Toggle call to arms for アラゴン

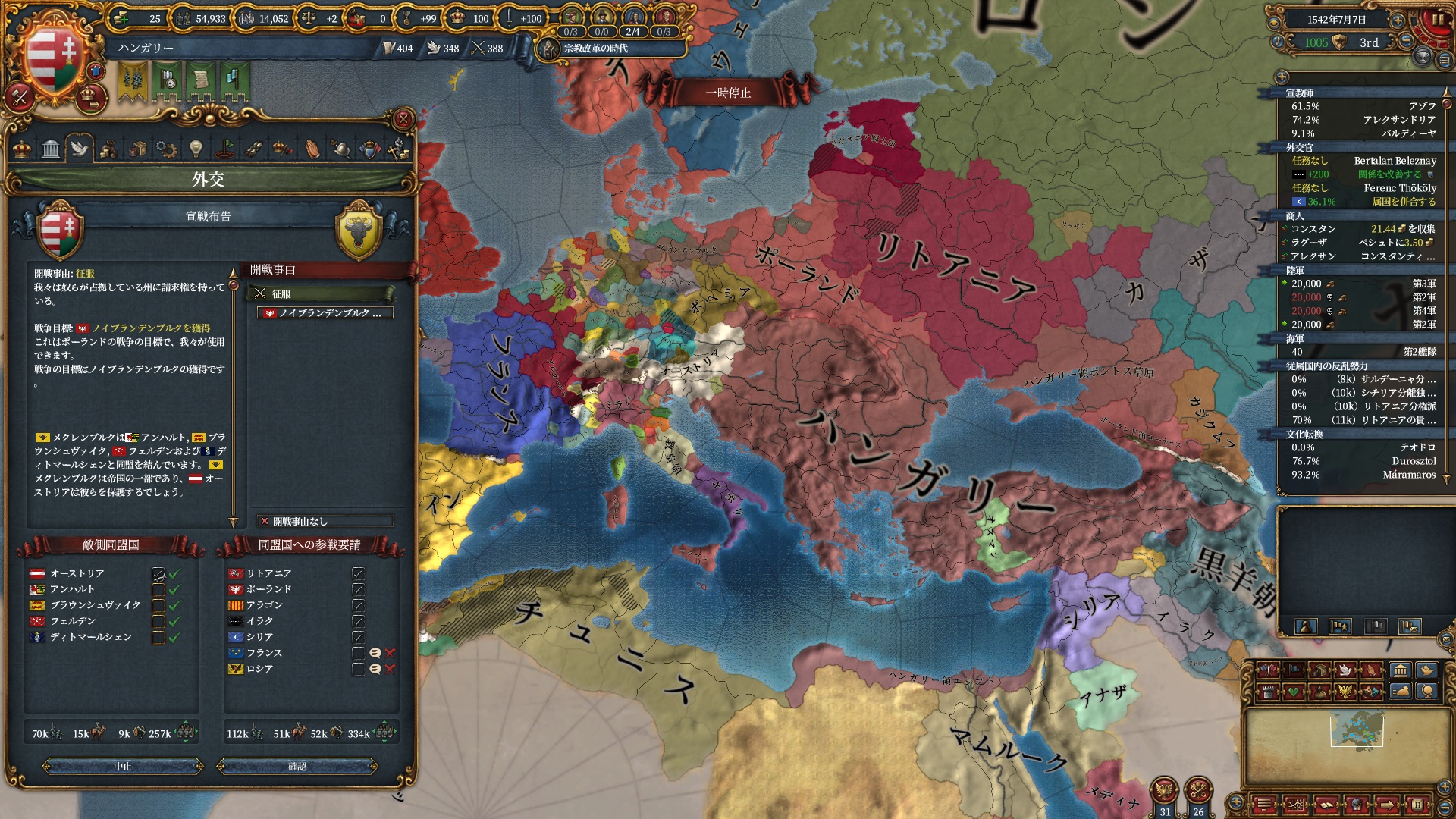358,605
